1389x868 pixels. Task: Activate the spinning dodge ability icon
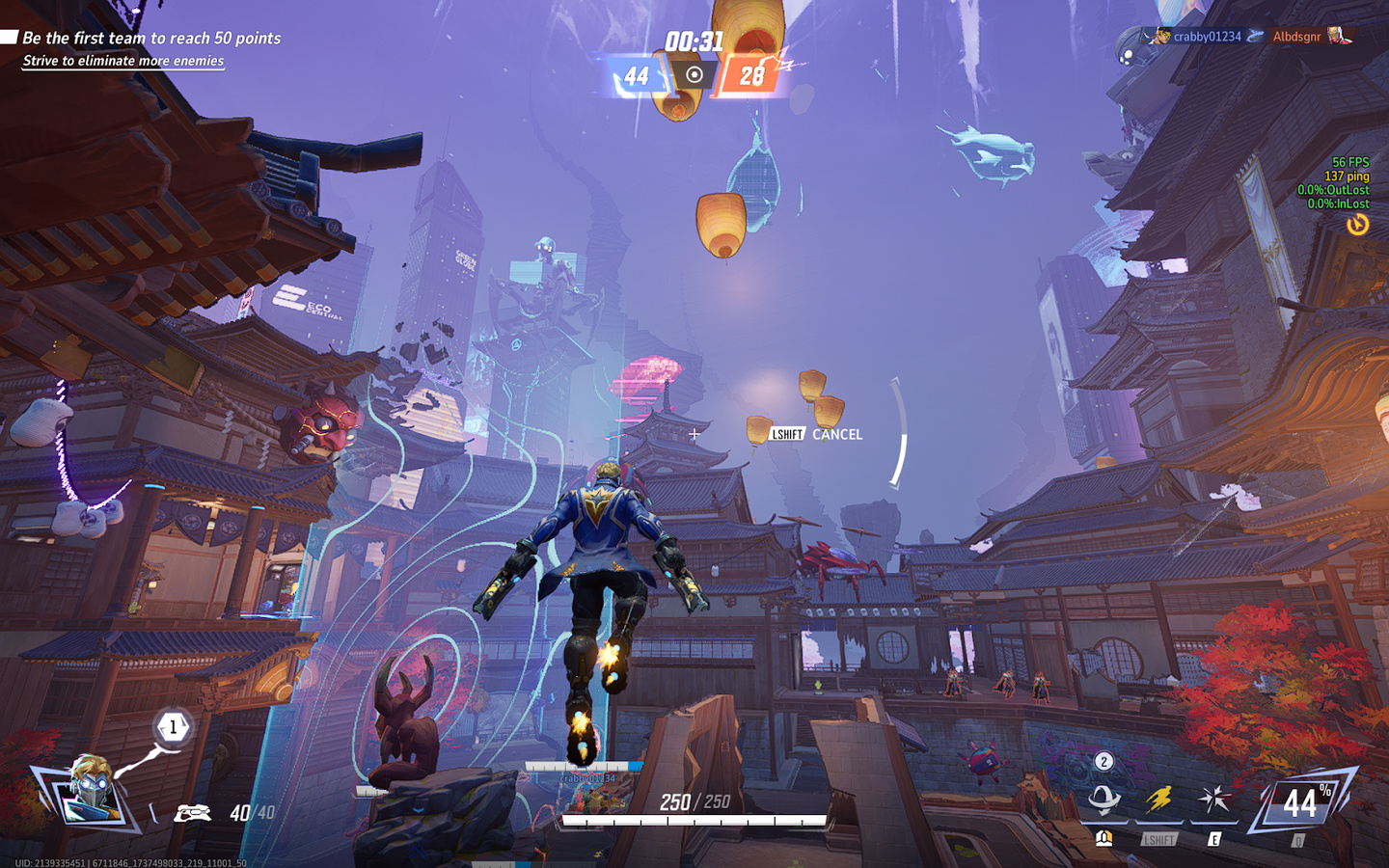[1103, 800]
